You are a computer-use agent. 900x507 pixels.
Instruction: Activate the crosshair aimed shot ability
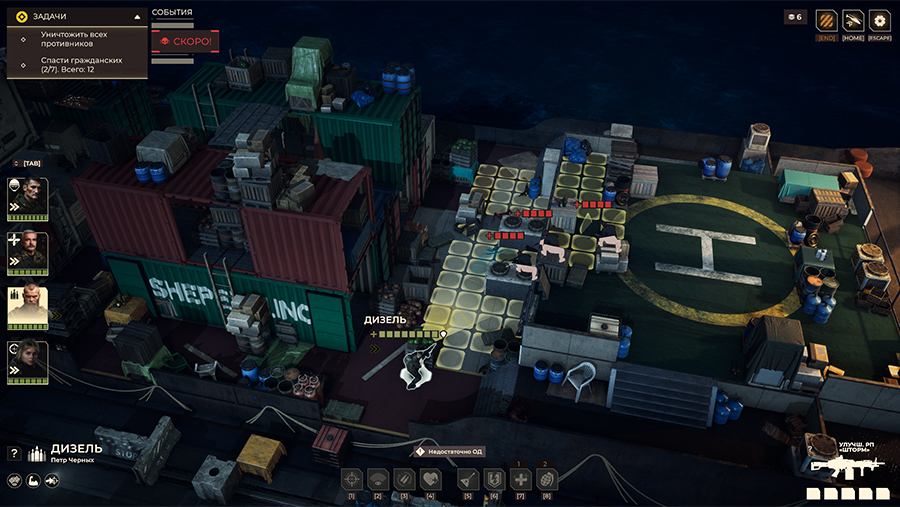(352, 479)
